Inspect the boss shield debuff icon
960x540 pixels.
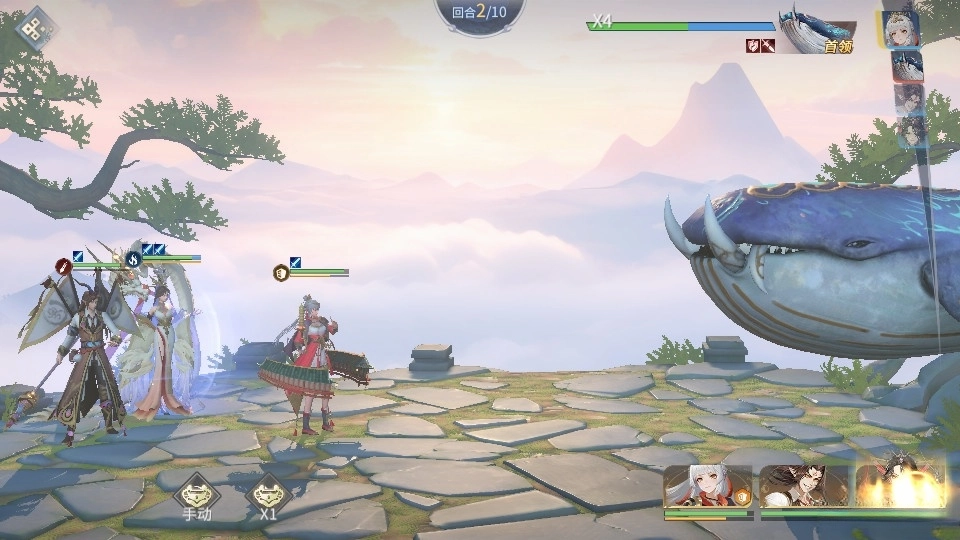(x=753, y=45)
